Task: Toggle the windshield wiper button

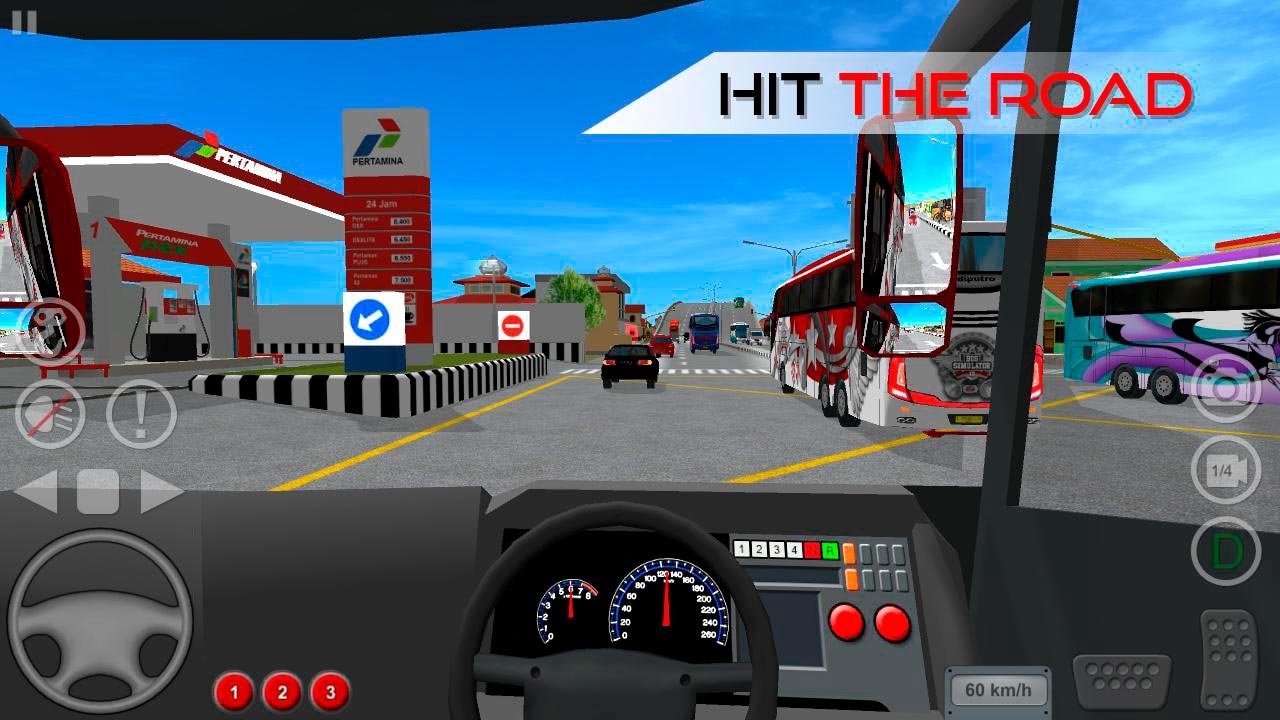Action: pyautogui.click(x=50, y=329)
